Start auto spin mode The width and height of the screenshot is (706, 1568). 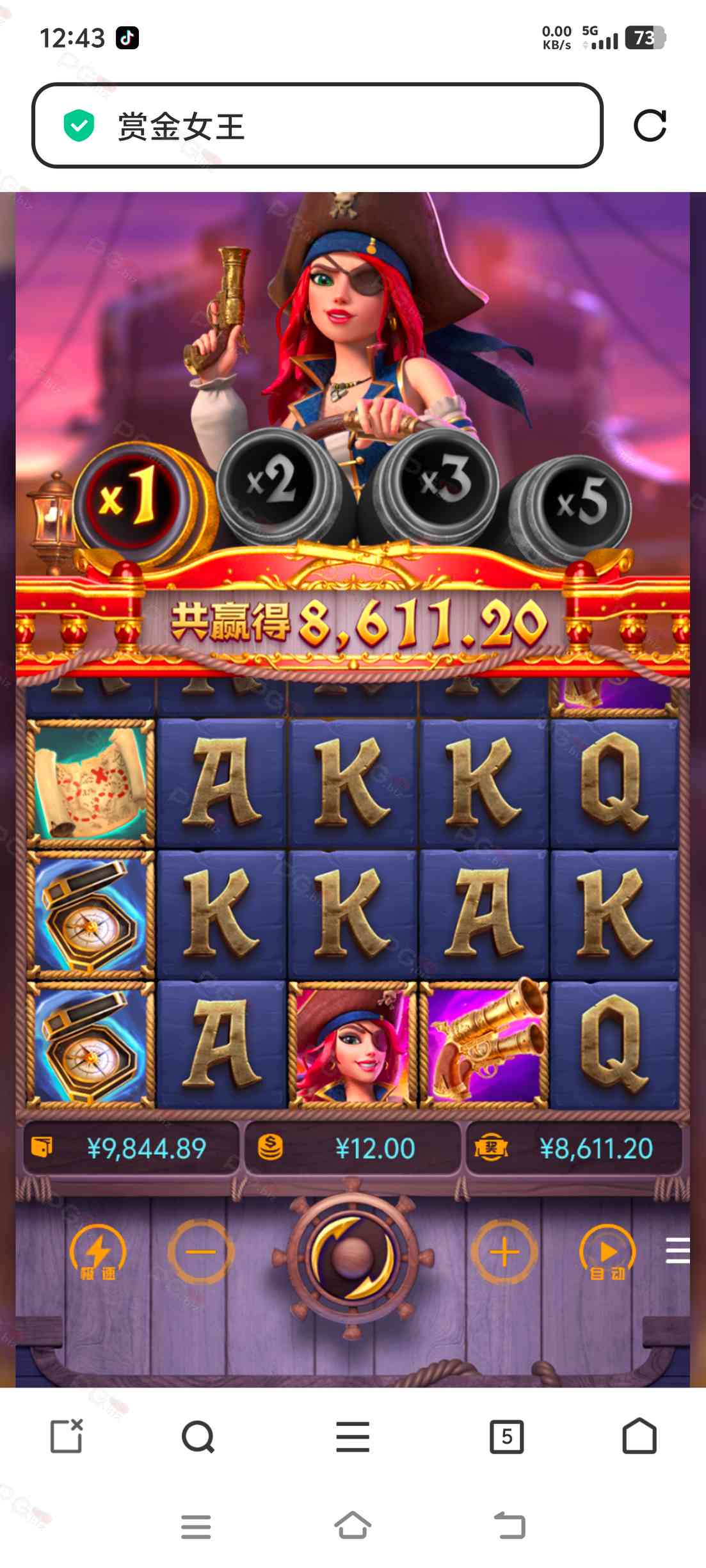[x=607, y=1253]
